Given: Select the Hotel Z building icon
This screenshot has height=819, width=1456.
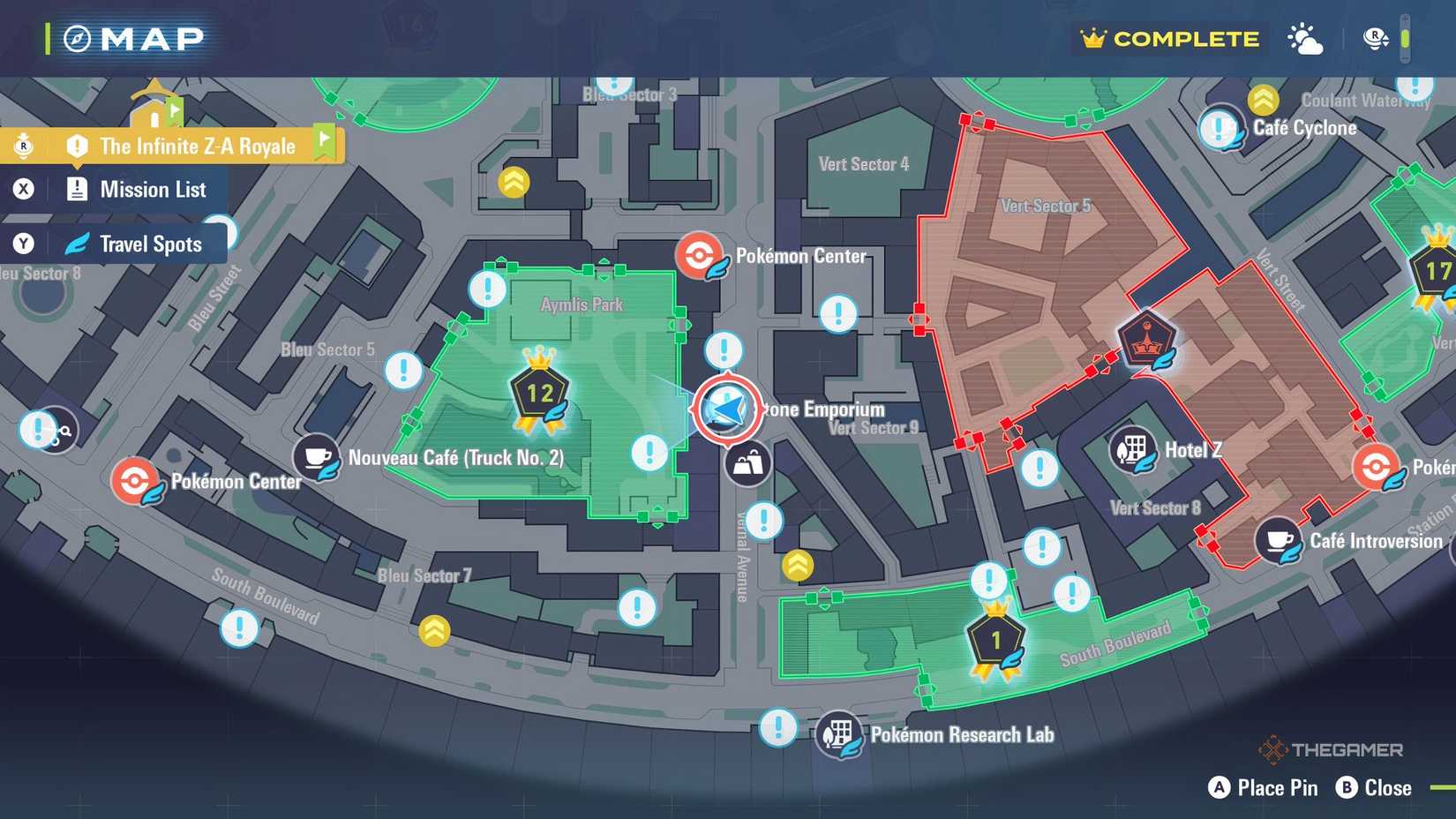Looking at the screenshot, I should (x=1134, y=450).
